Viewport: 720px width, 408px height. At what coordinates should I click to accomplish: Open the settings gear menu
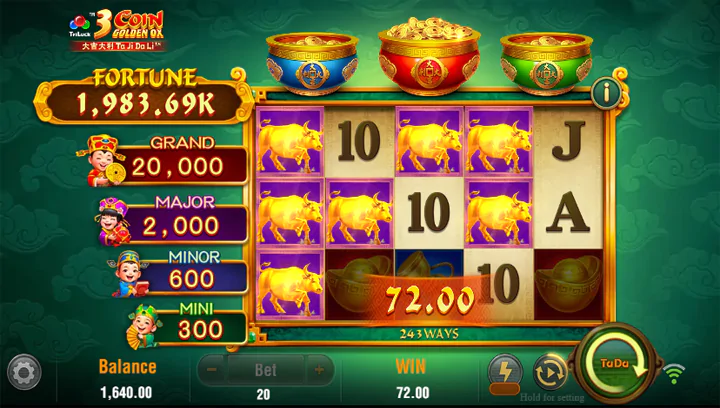click(24, 372)
